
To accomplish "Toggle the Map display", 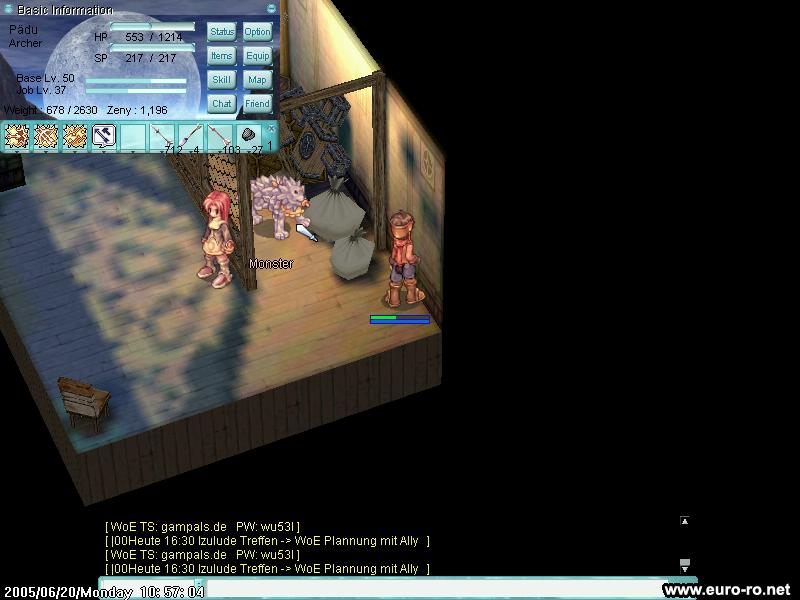I will (257, 80).
